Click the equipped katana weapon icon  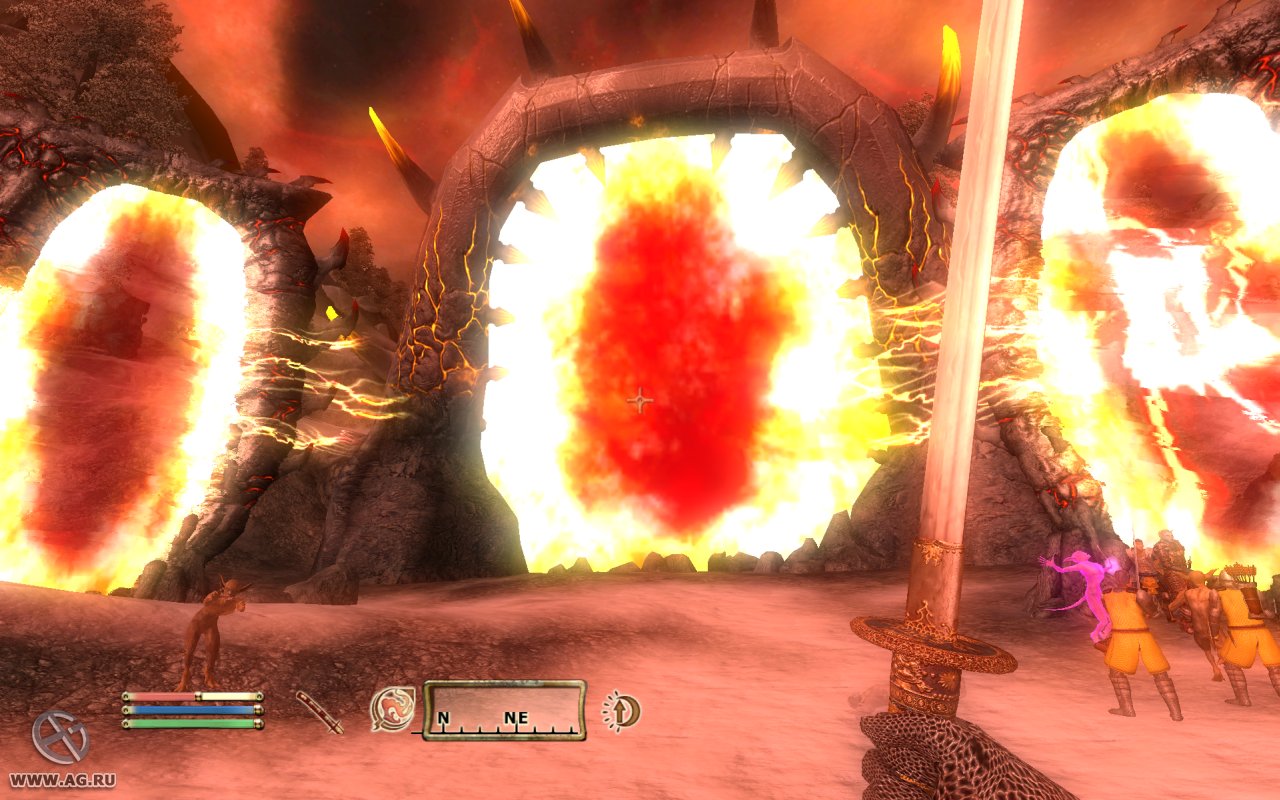[319, 712]
